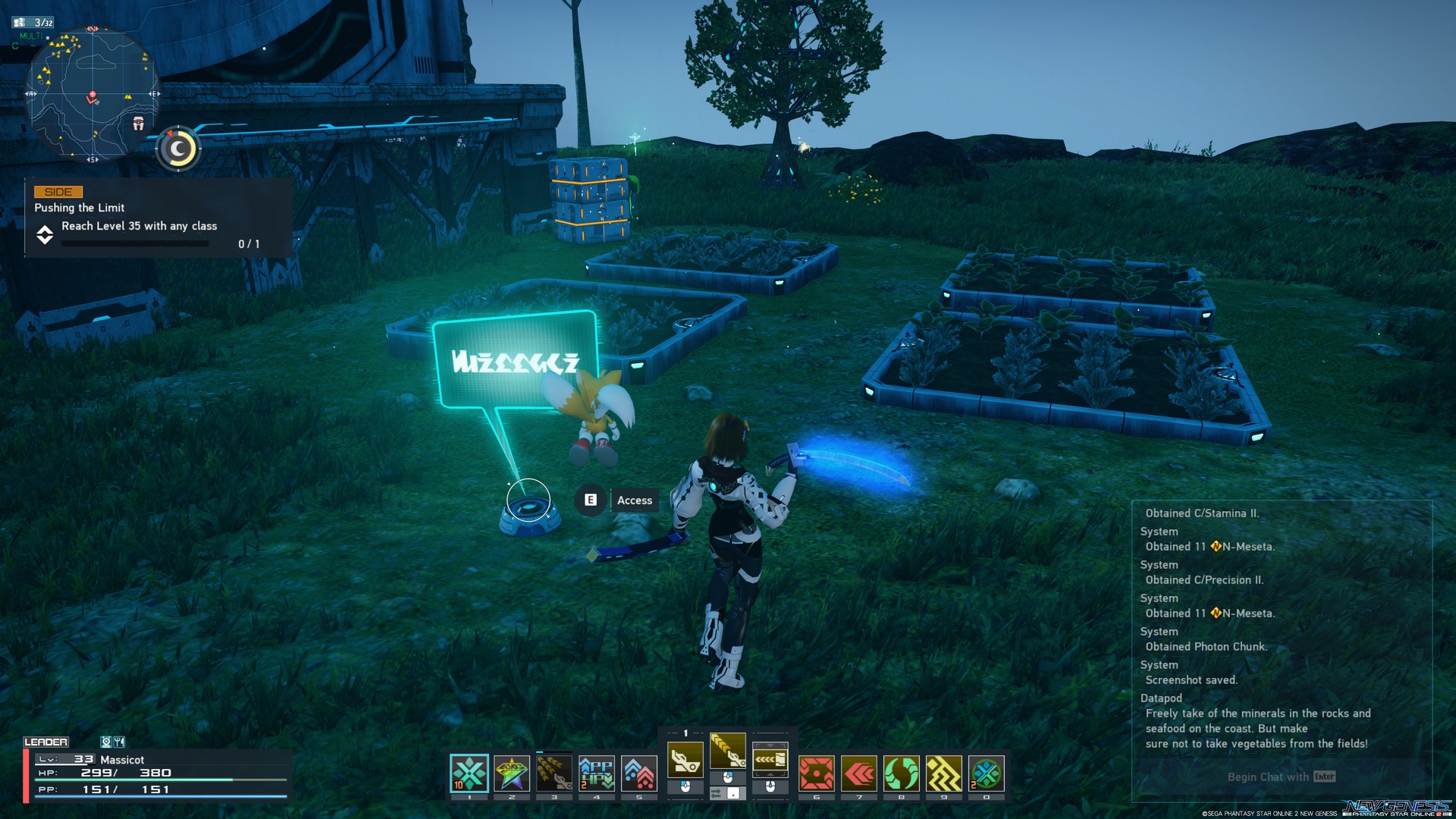This screenshot has height=819, width=1456.
Task: Click the SIDE quest category tag
Action: 58,191
